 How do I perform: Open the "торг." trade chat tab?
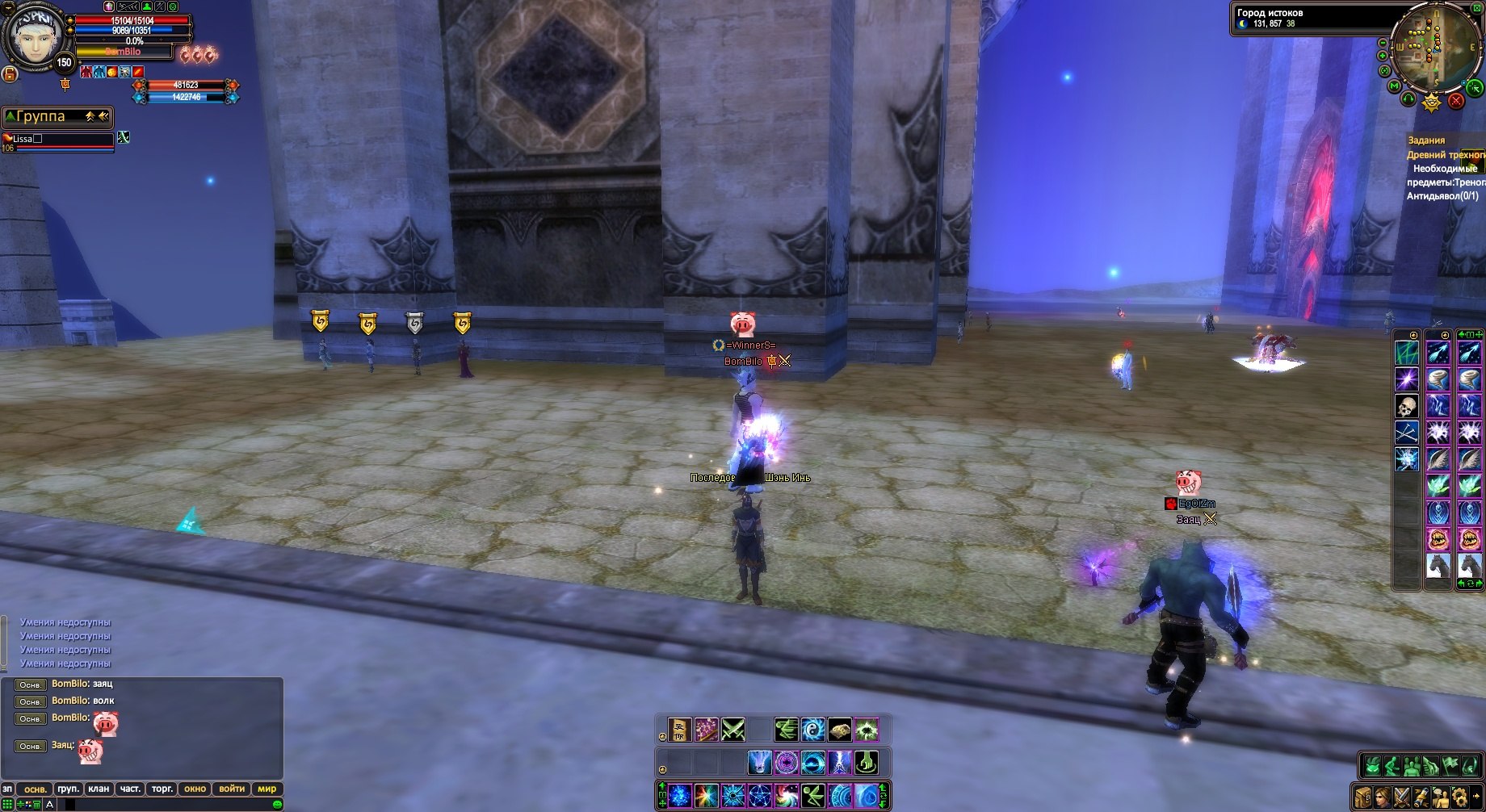[162, 789]
